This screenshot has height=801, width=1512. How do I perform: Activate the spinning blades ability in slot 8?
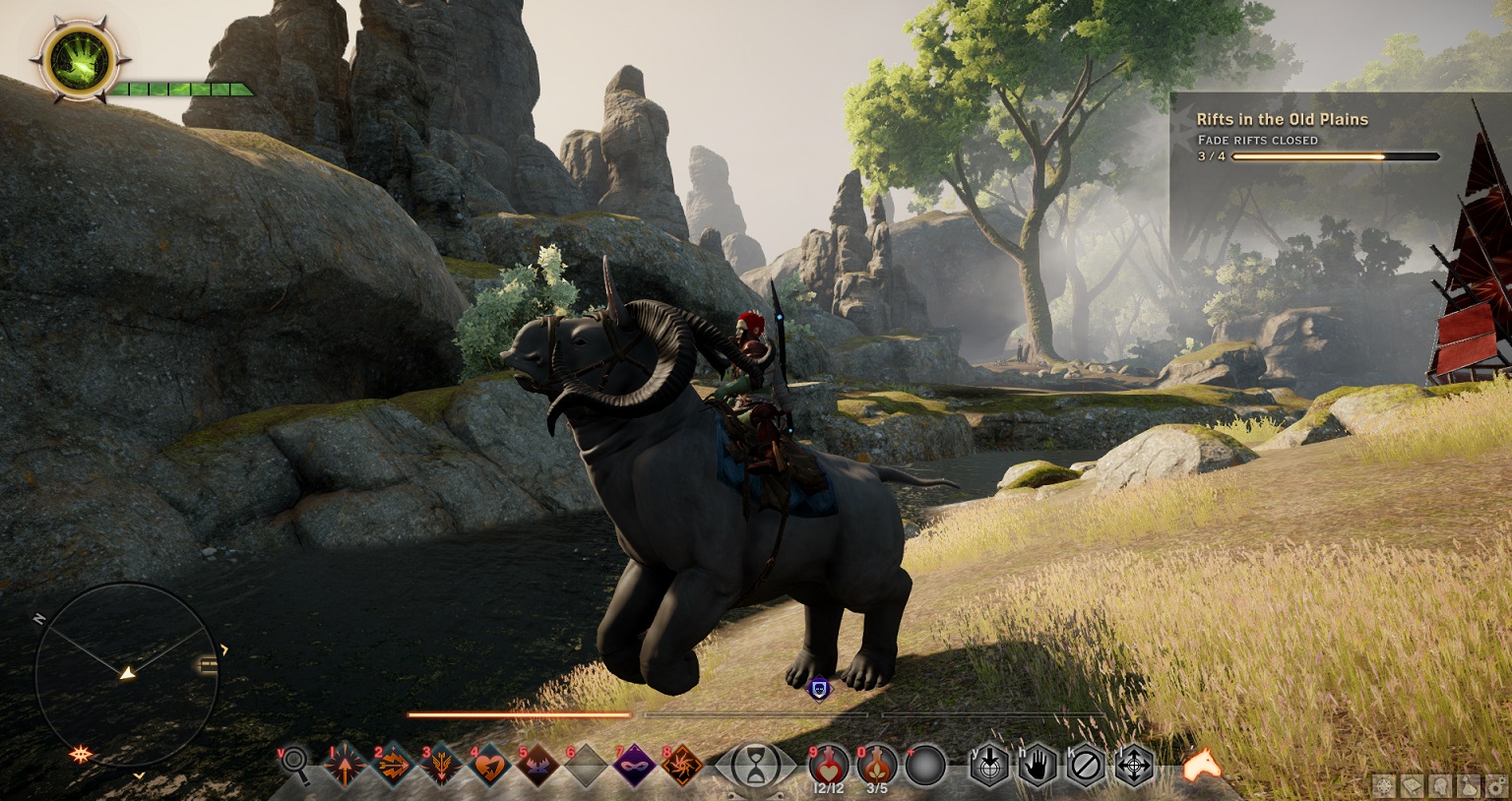682,765
